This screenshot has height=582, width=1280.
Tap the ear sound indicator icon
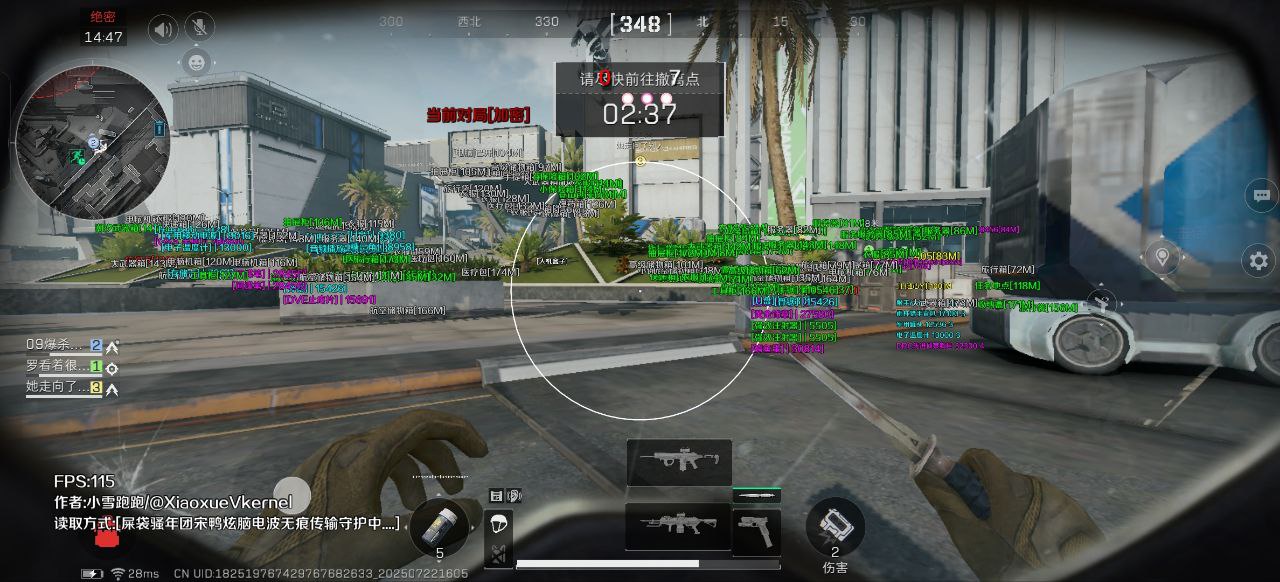pyautogui.click(x=514, y=495)
